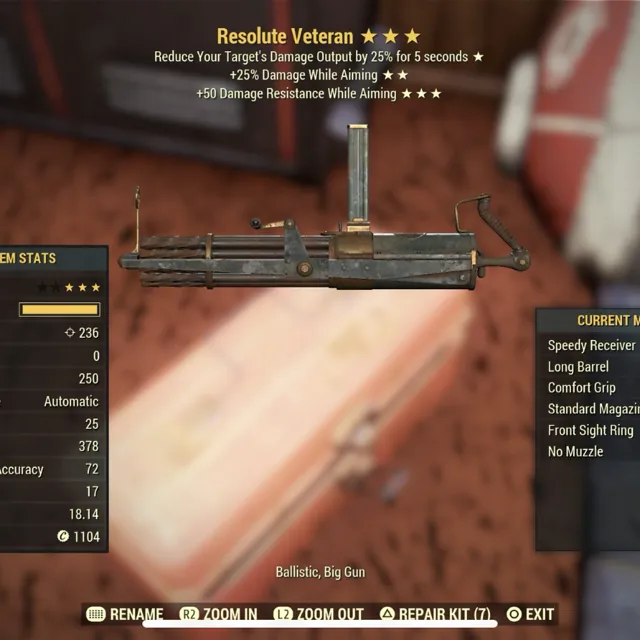The image size is (640, 640).
Task: Select the Rename option
Action: 125,614
